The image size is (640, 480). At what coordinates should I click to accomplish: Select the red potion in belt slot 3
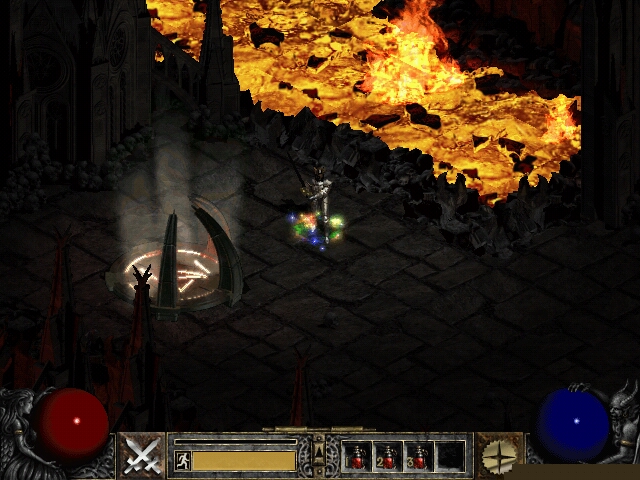(419, 456)
